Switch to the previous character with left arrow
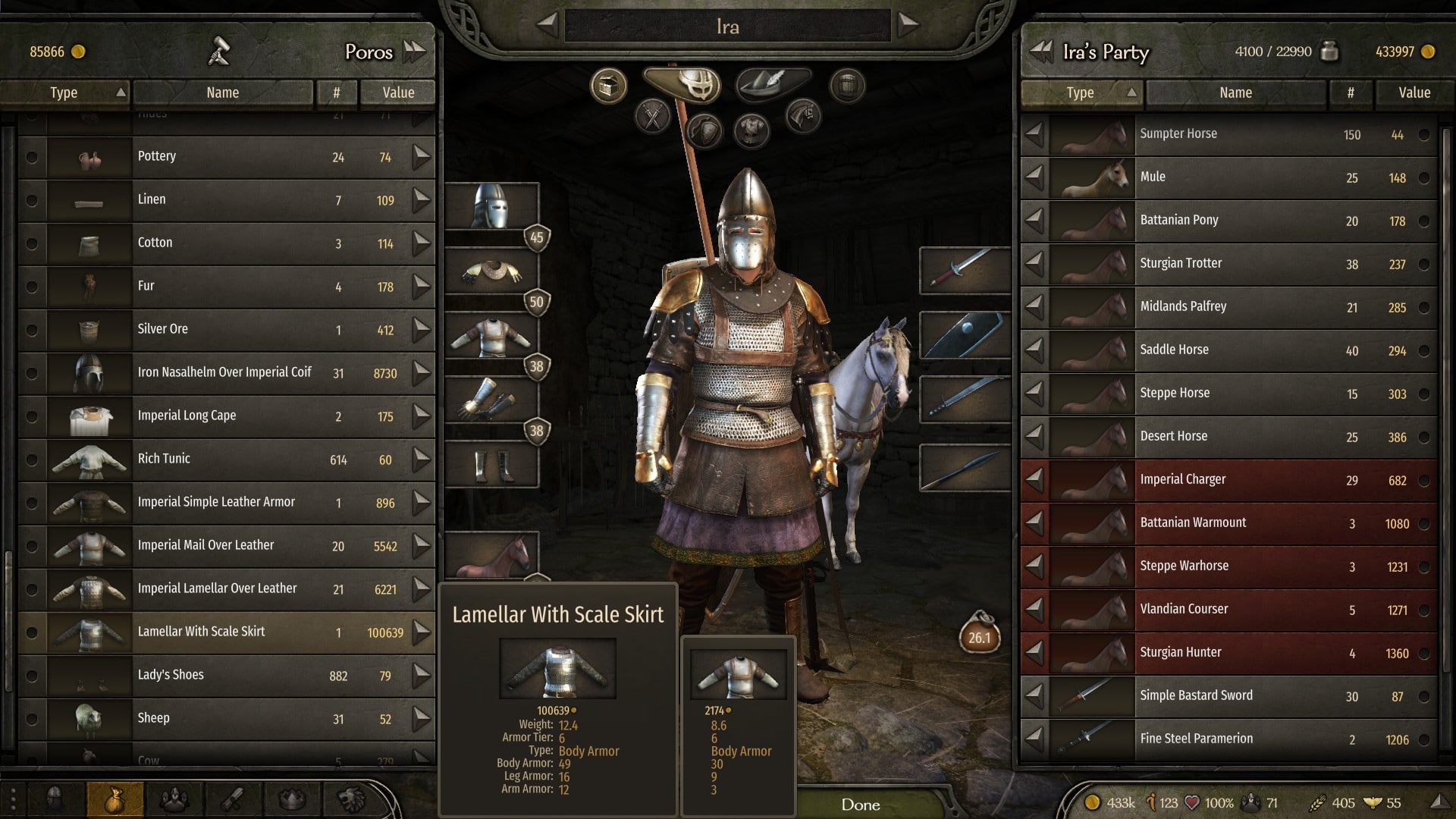 547,24
